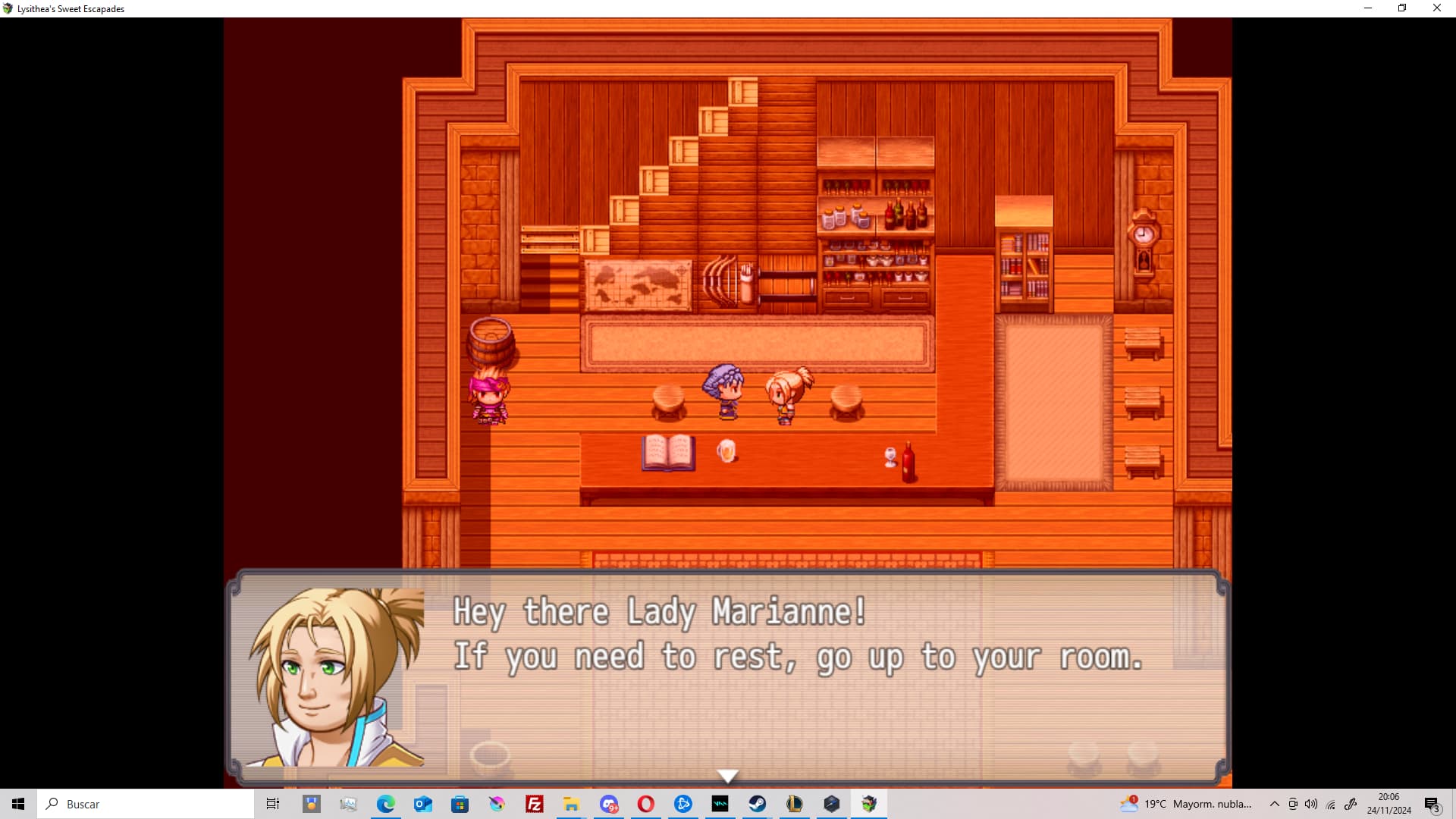Image resolution: width=1456 pixels, height=819 pixels.
Task: Expand hidden system tray icons
Action: point(1275,804)
